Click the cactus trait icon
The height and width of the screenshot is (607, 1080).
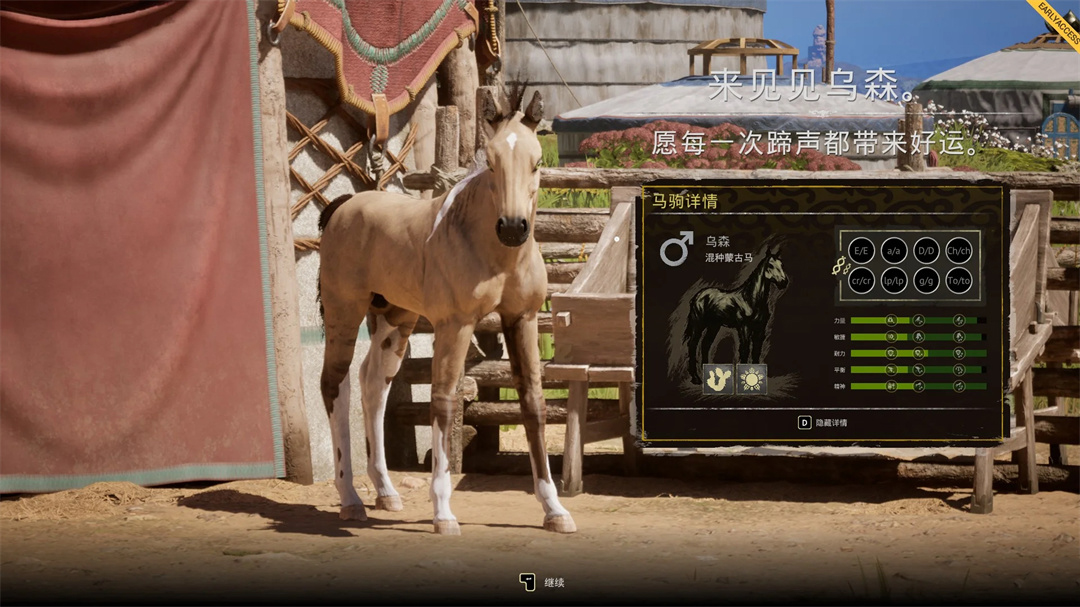click(718, 379)
